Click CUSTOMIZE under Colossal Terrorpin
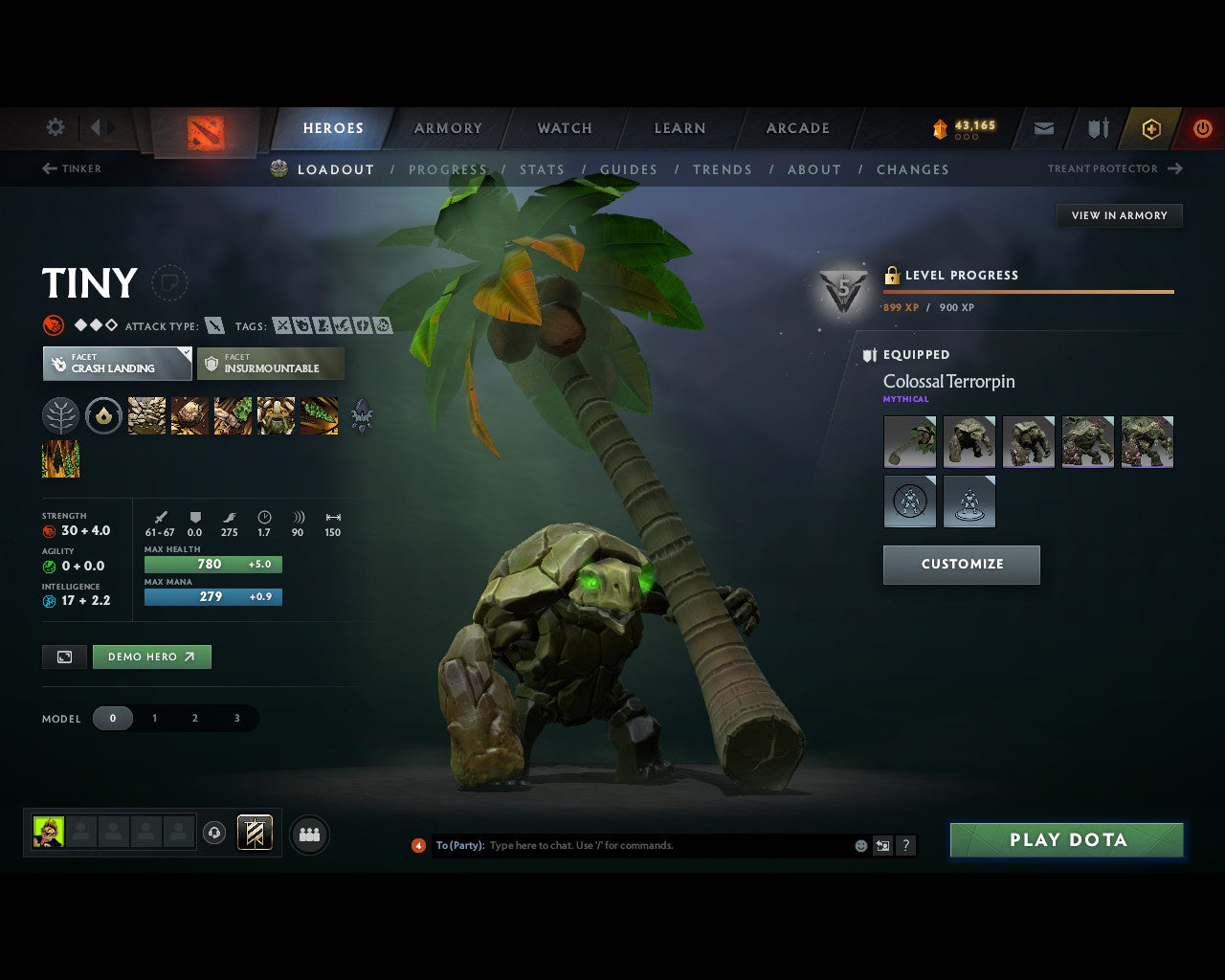 961,565
